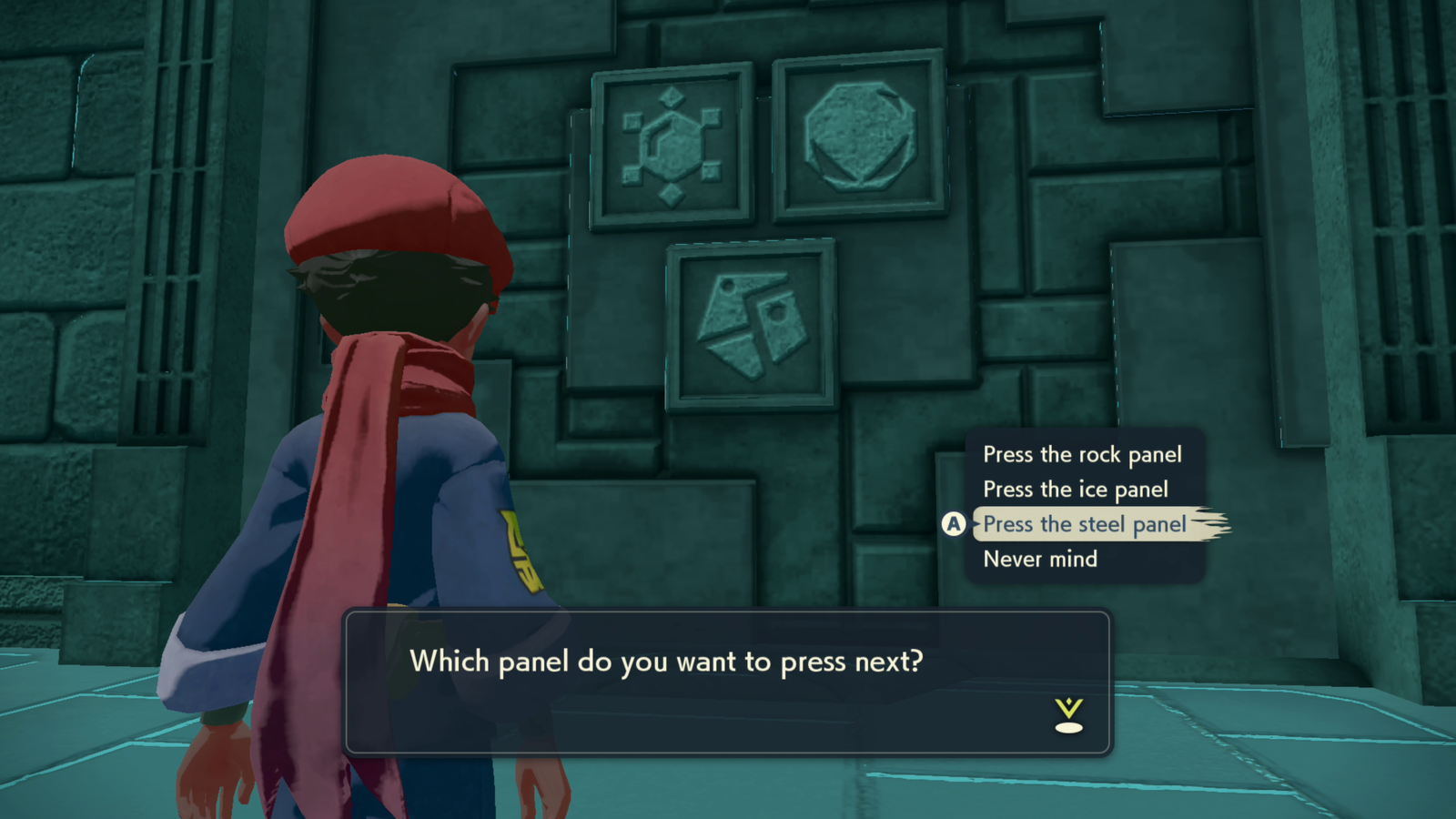Select the highlighted 'Press the steel panel' entry

[1085, 524]
